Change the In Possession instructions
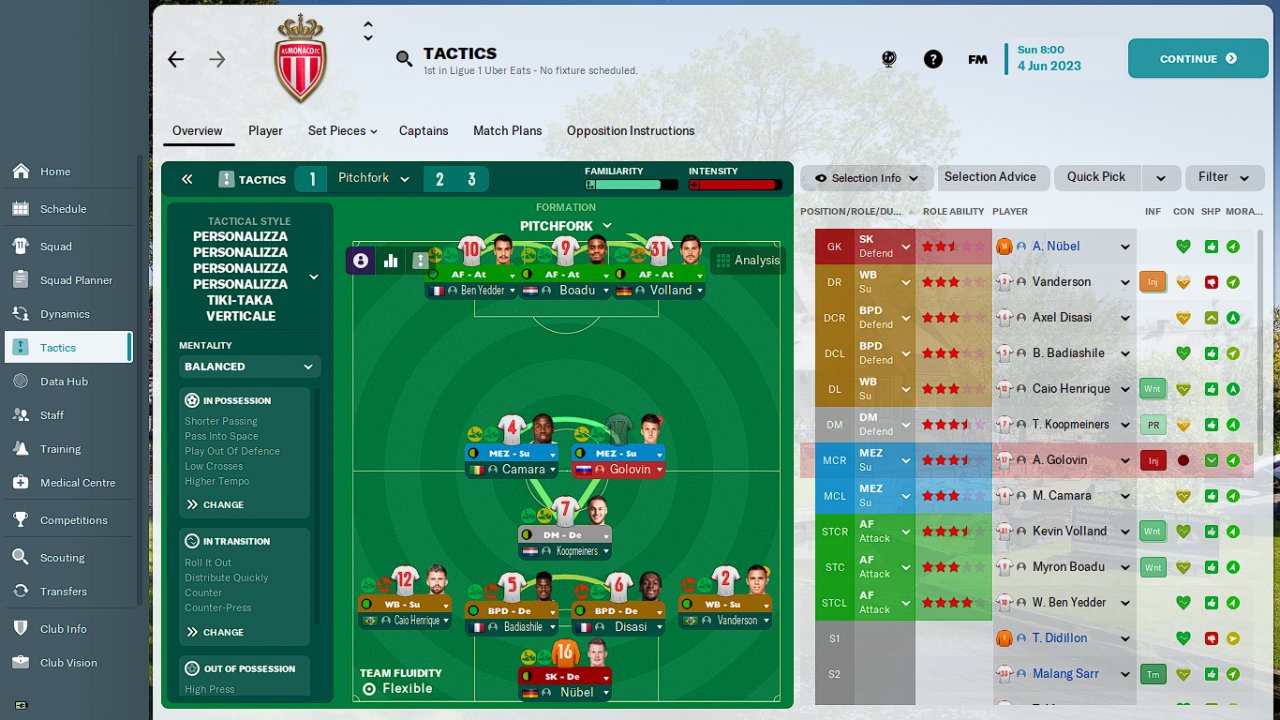The image size is (1280, 720). [x=215, y=505]
